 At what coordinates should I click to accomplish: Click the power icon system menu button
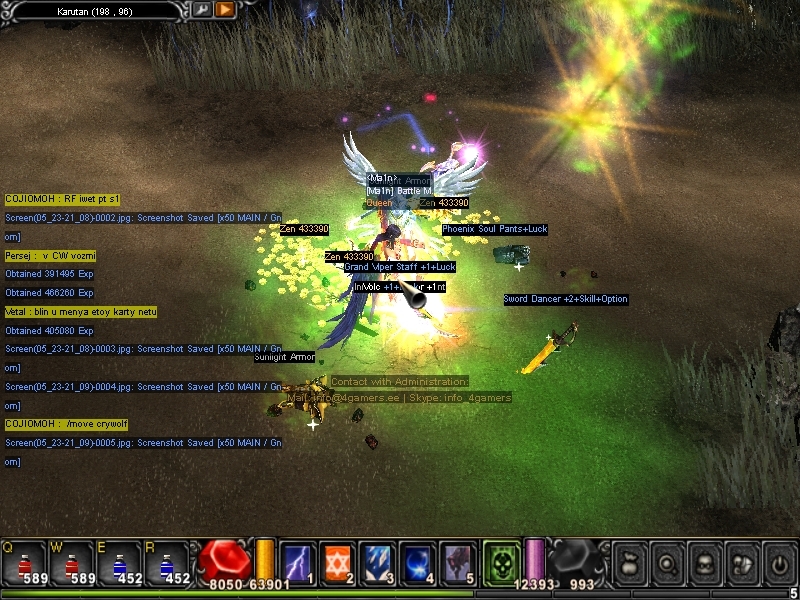pyautogui.click(x=779, y=563)
